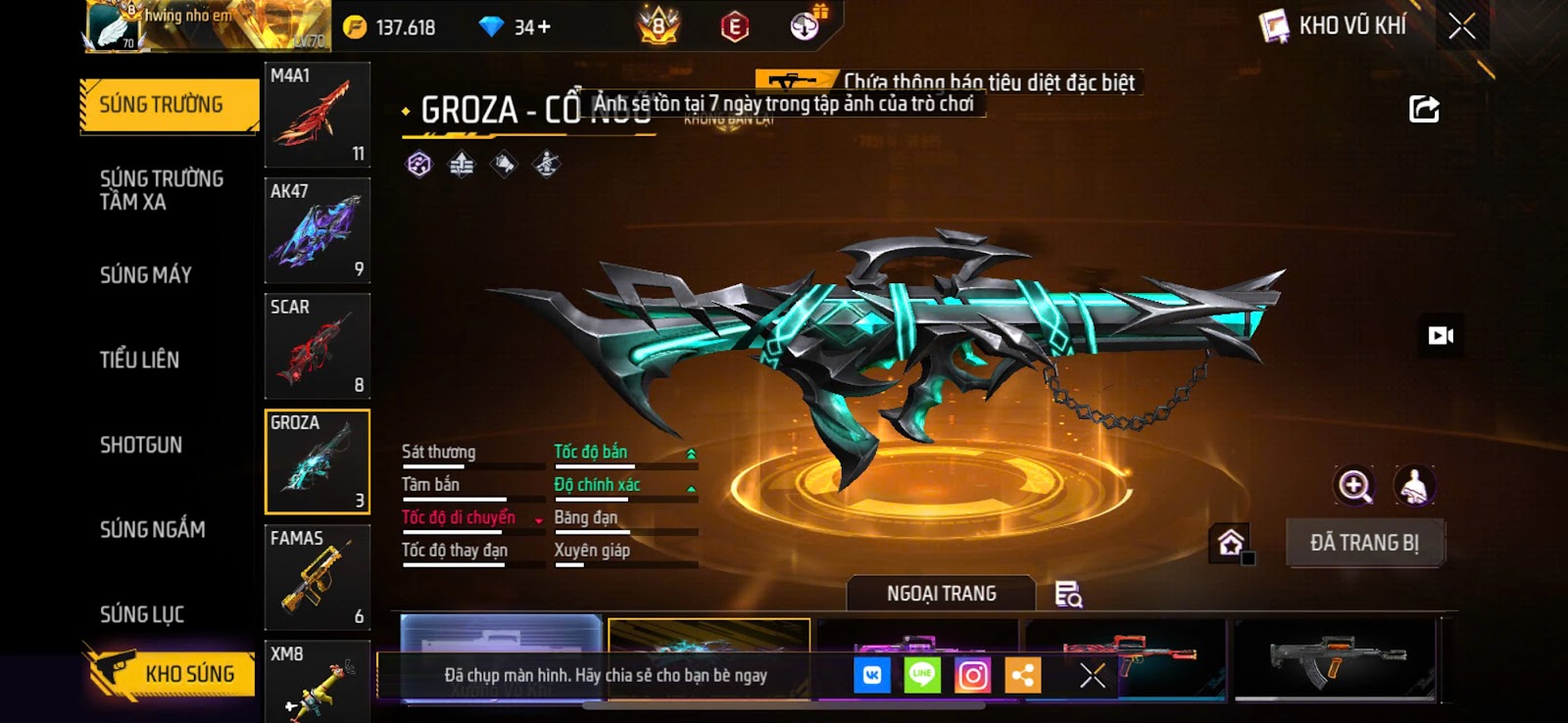
Task: Open the Ngoại Trang skins tab
Action: coord(941,594)
